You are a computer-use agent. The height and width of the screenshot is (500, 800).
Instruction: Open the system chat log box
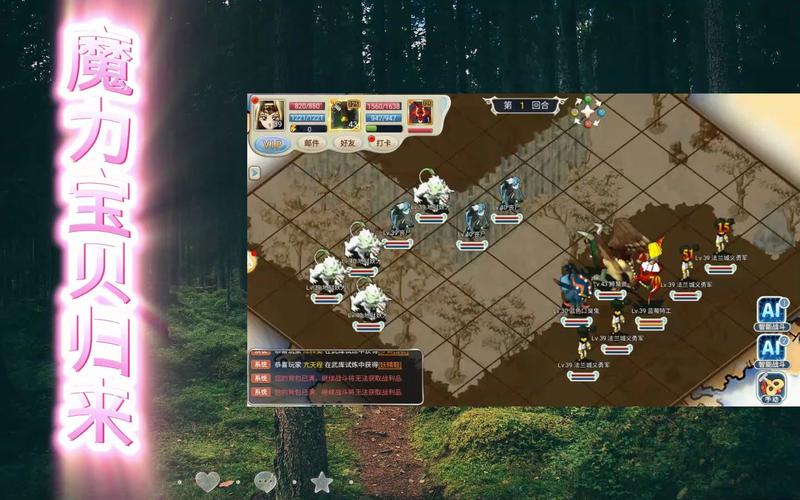[335, 377]
